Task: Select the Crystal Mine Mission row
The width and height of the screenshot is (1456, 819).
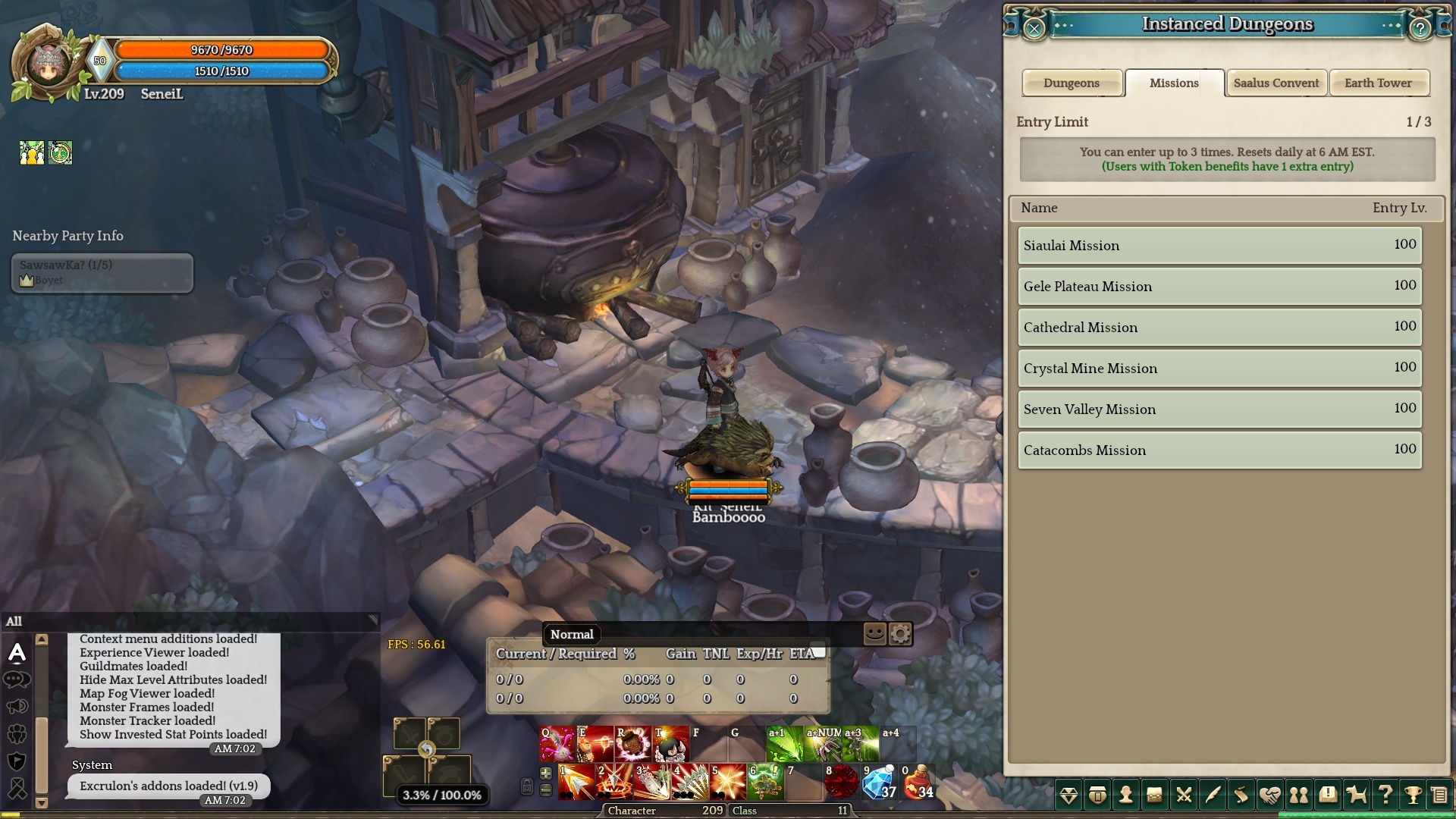Action: [1219, 368]
